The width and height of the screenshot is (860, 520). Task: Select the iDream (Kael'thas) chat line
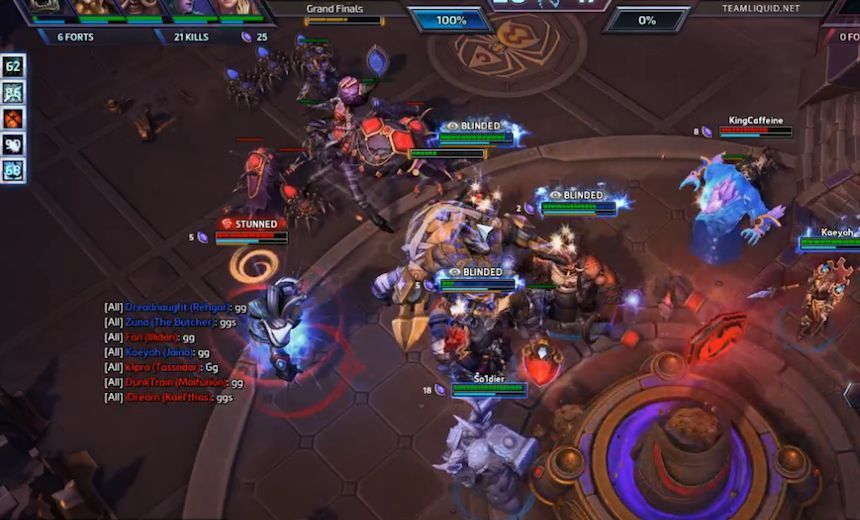pos(168,397)
